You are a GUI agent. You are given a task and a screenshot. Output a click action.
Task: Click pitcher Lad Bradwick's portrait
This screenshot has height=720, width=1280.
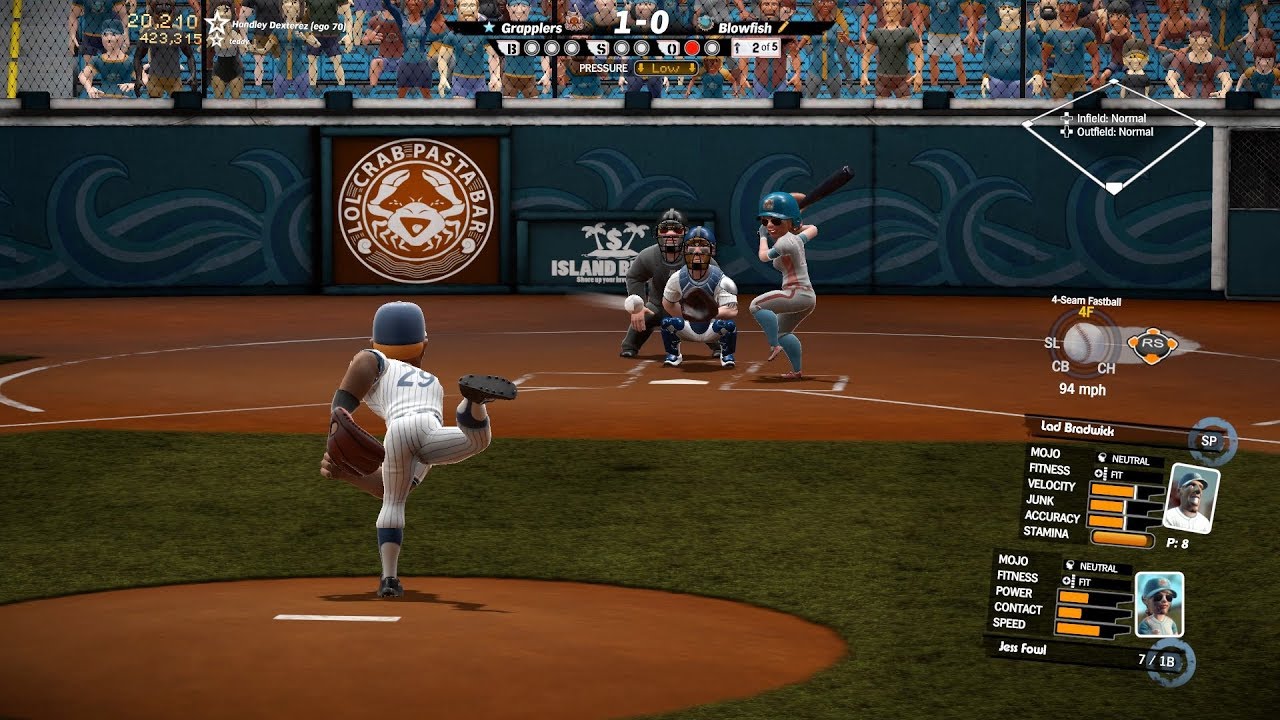click(x=1192, y=497)
